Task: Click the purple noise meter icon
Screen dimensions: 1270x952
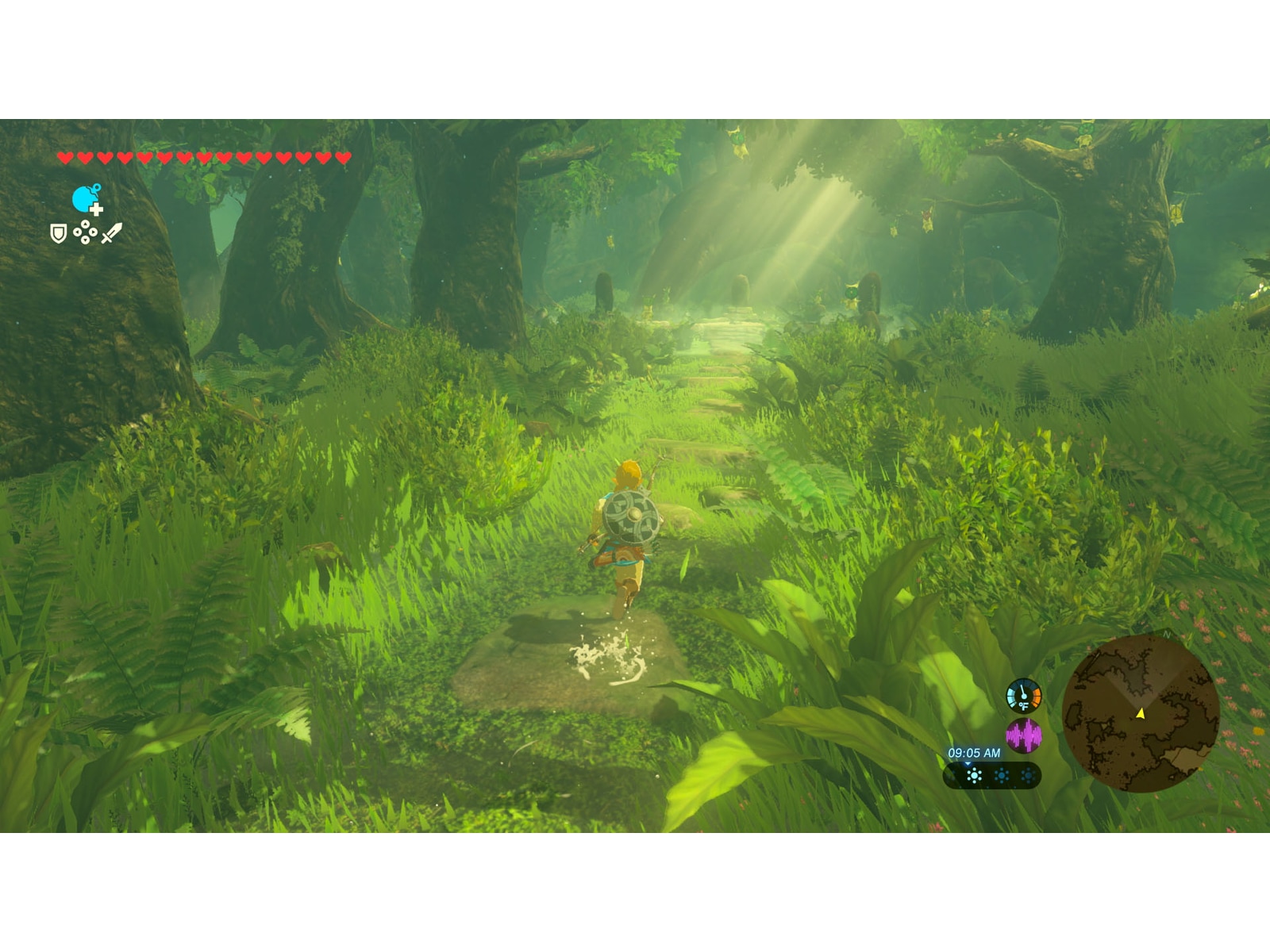Action: (x=1024, y=735)
